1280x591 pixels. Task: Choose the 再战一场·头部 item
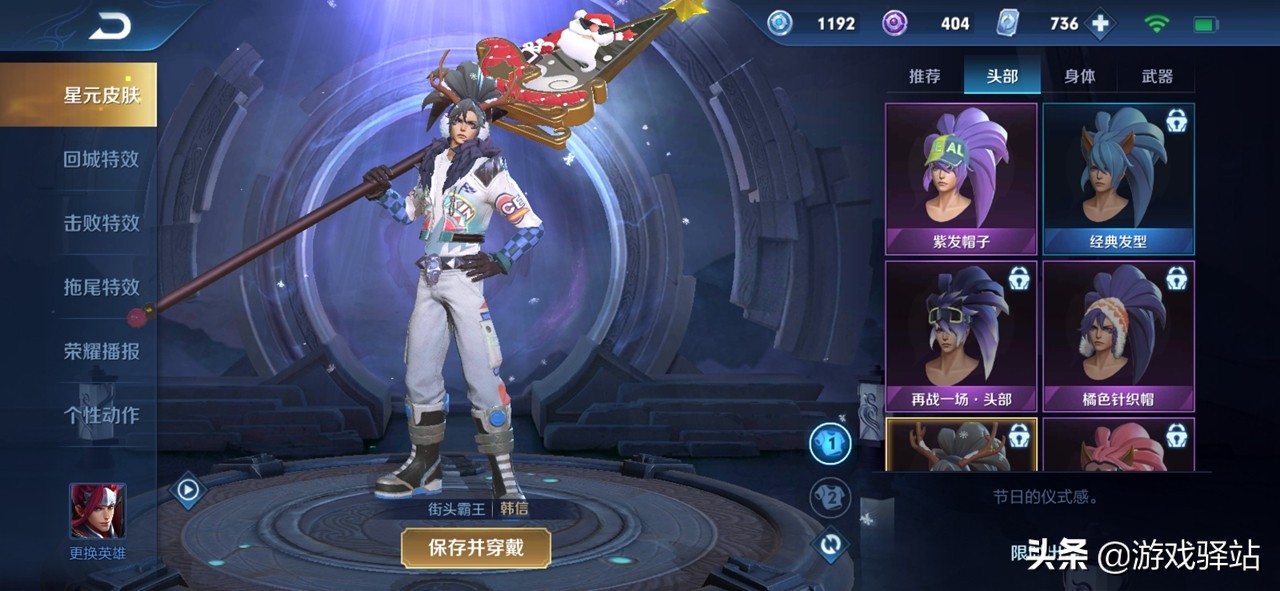click(x=961, y=336)
